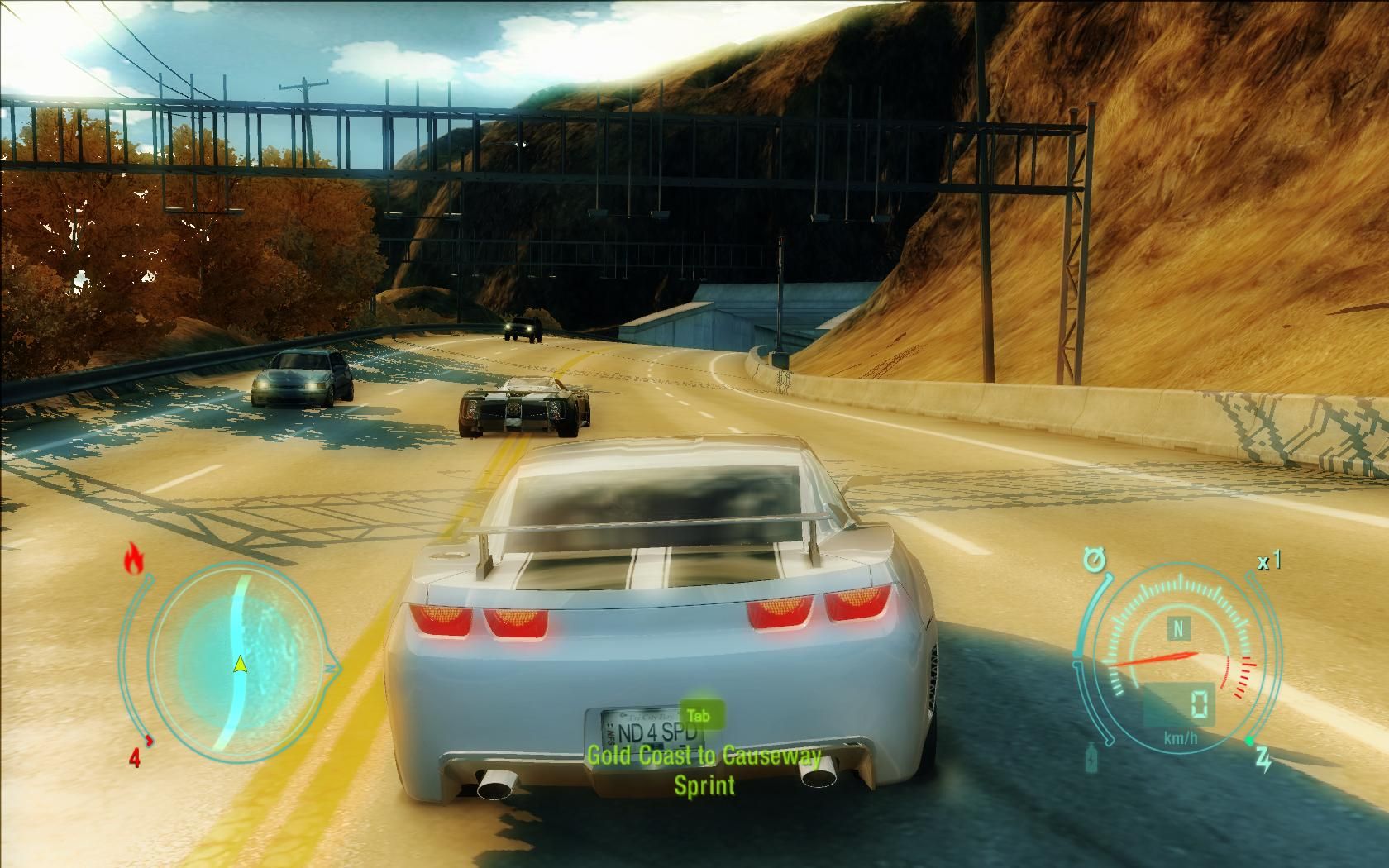
Task: Open the Gold Coast to Causeway Sprint event
Action: 704,769
